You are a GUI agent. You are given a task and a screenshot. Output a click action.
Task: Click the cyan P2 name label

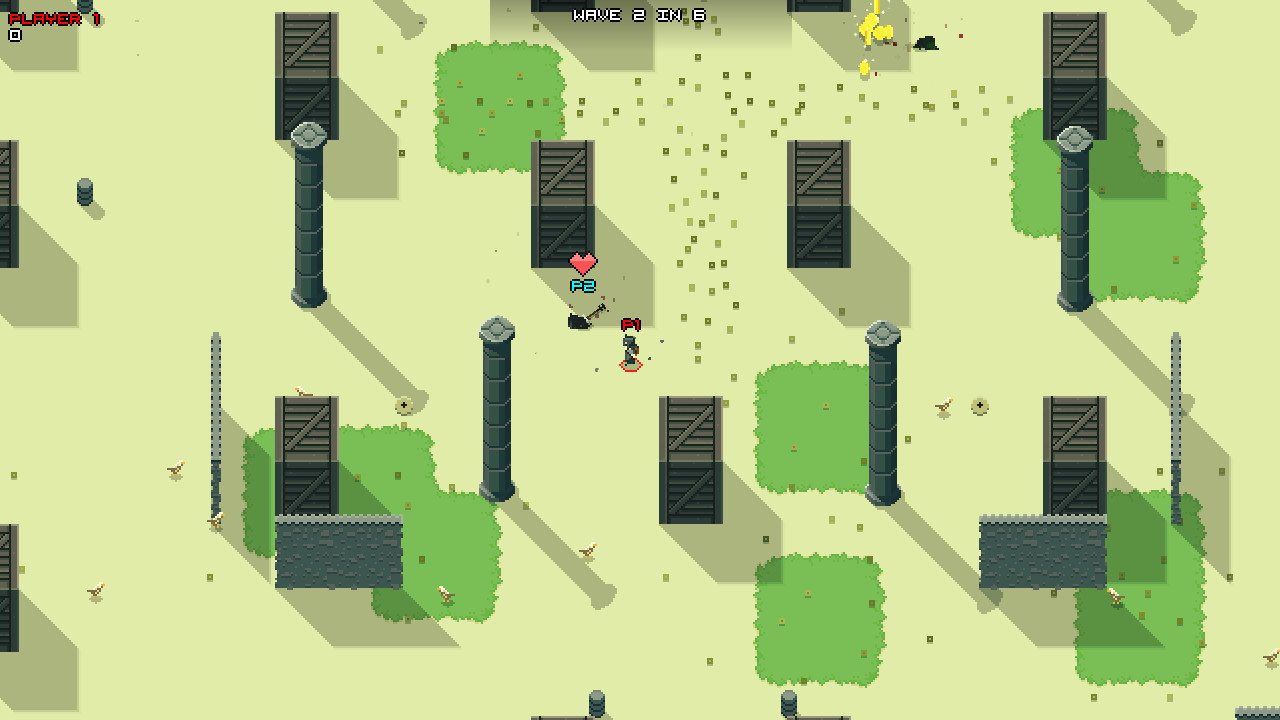(582, 286)
